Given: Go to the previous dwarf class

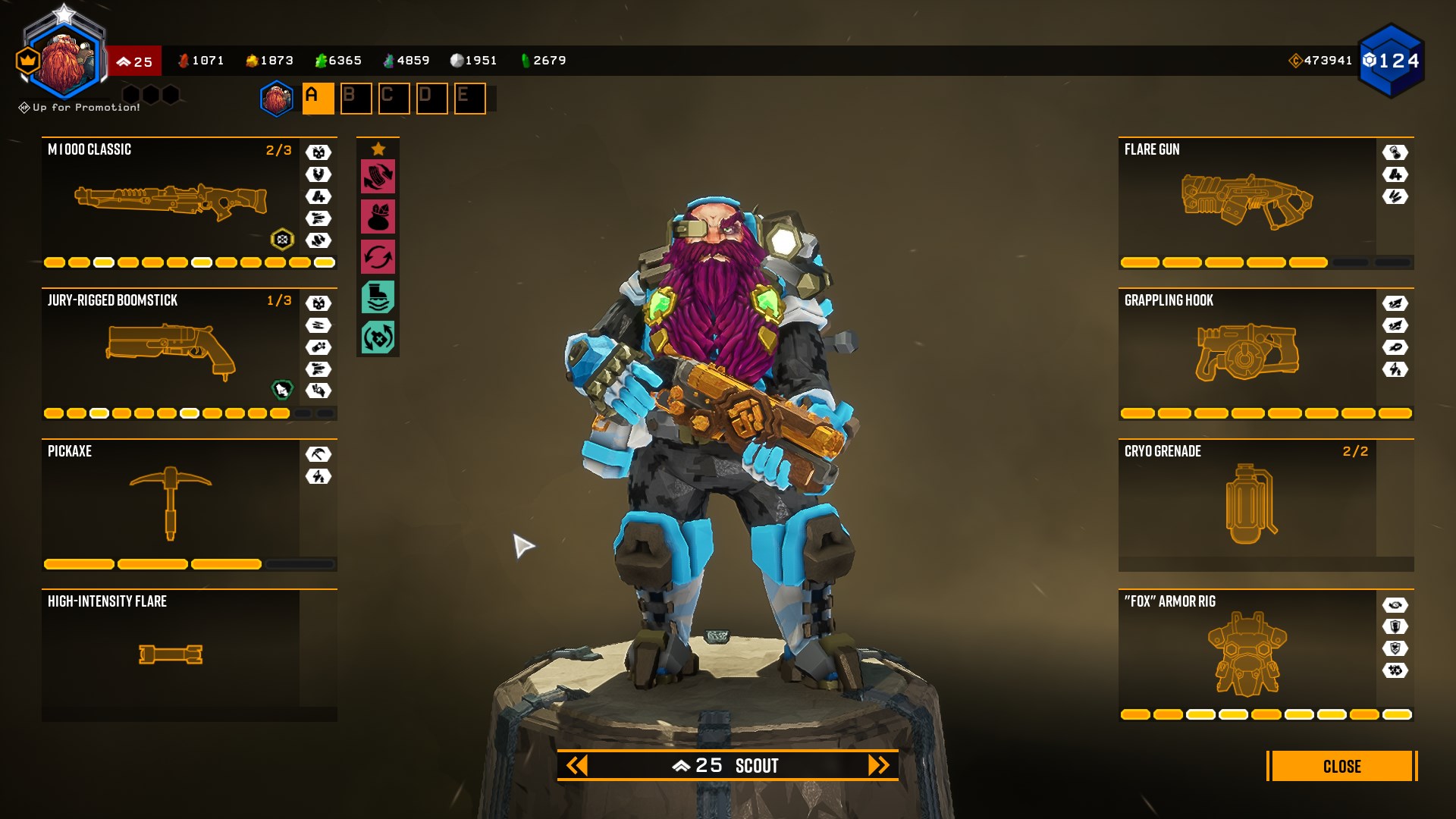Looking at the screenshot, I should pyautogui.click(x=577, y=765).
